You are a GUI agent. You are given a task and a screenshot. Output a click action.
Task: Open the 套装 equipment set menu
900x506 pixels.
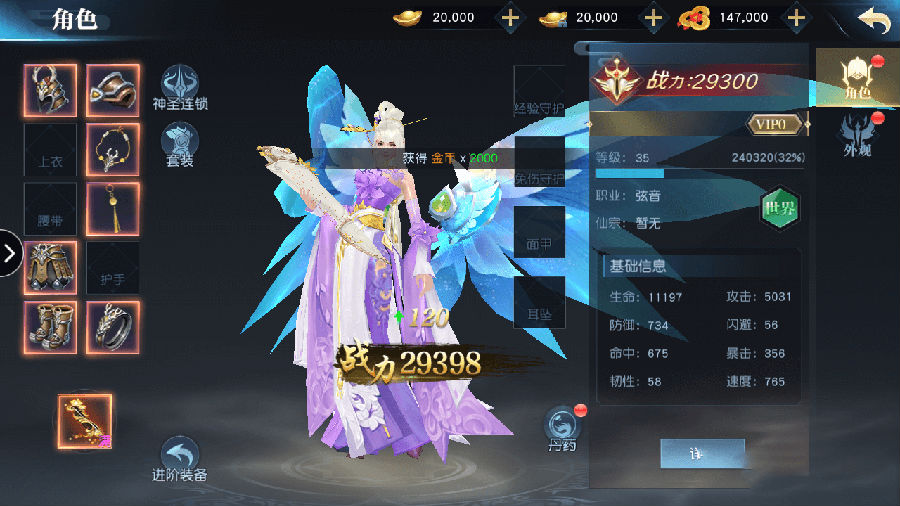pos(180,144)
